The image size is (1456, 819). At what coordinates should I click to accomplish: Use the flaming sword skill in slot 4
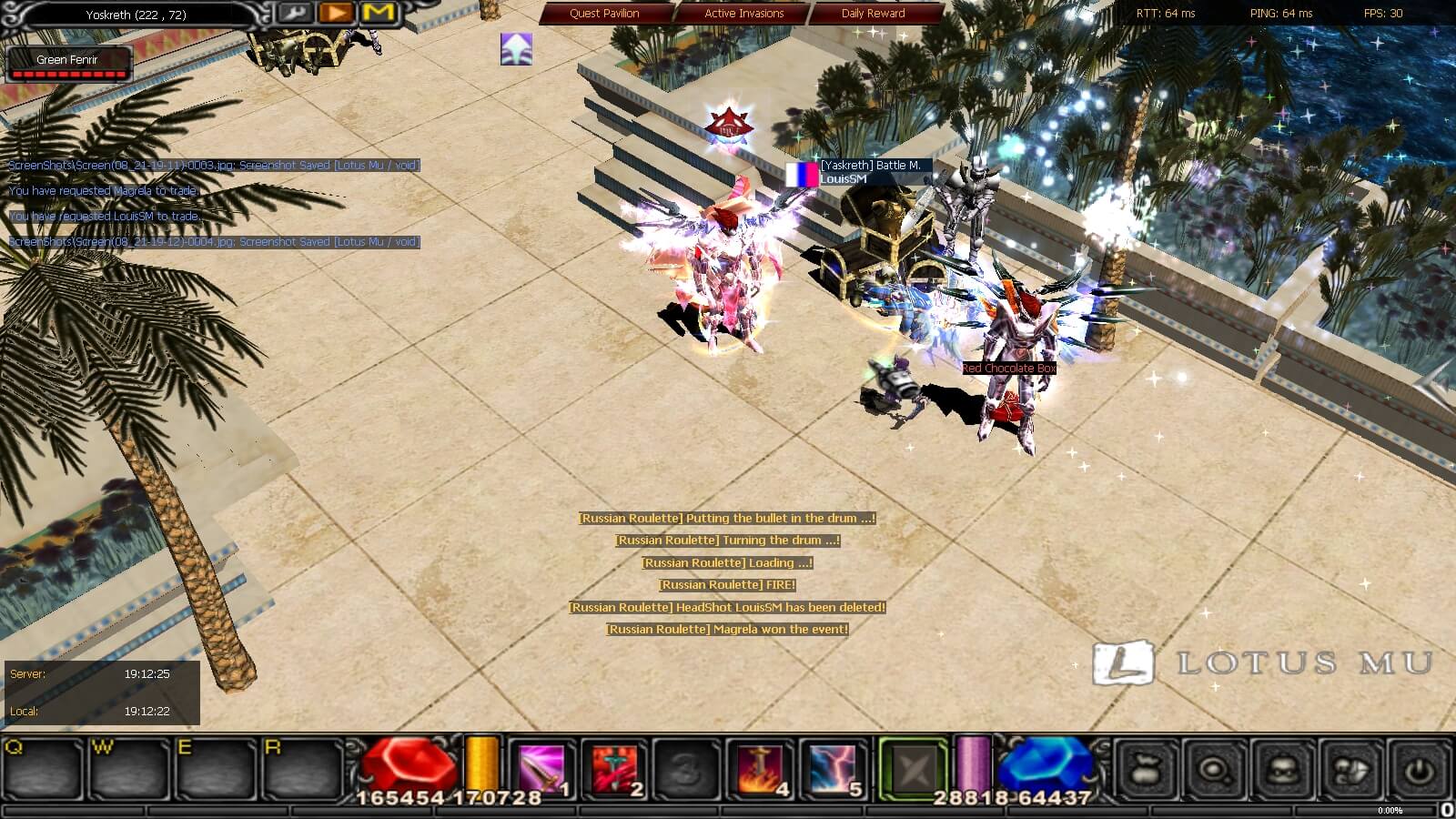point(760,770)
